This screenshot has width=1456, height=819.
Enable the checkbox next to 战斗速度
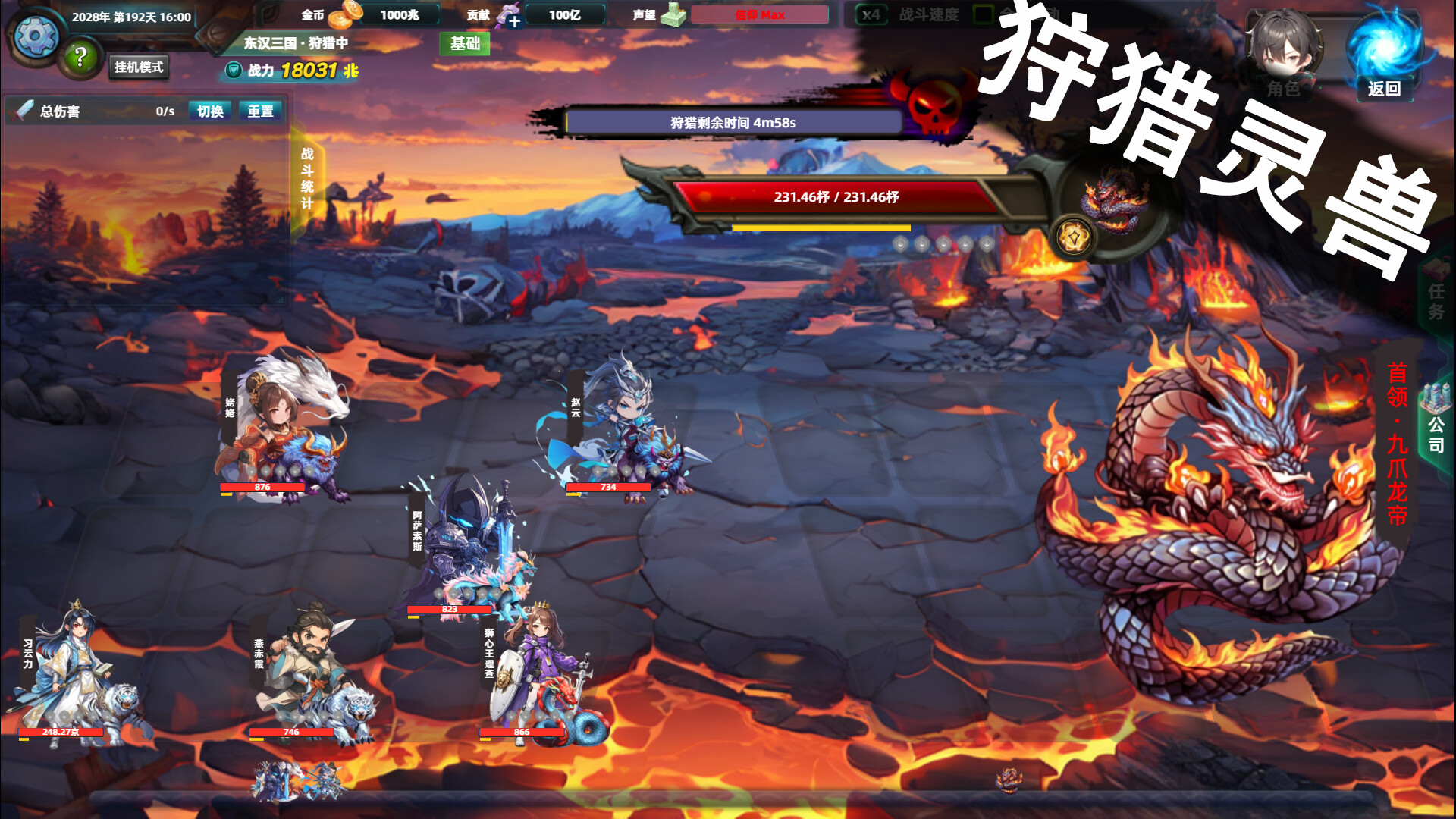coord(983,13)
